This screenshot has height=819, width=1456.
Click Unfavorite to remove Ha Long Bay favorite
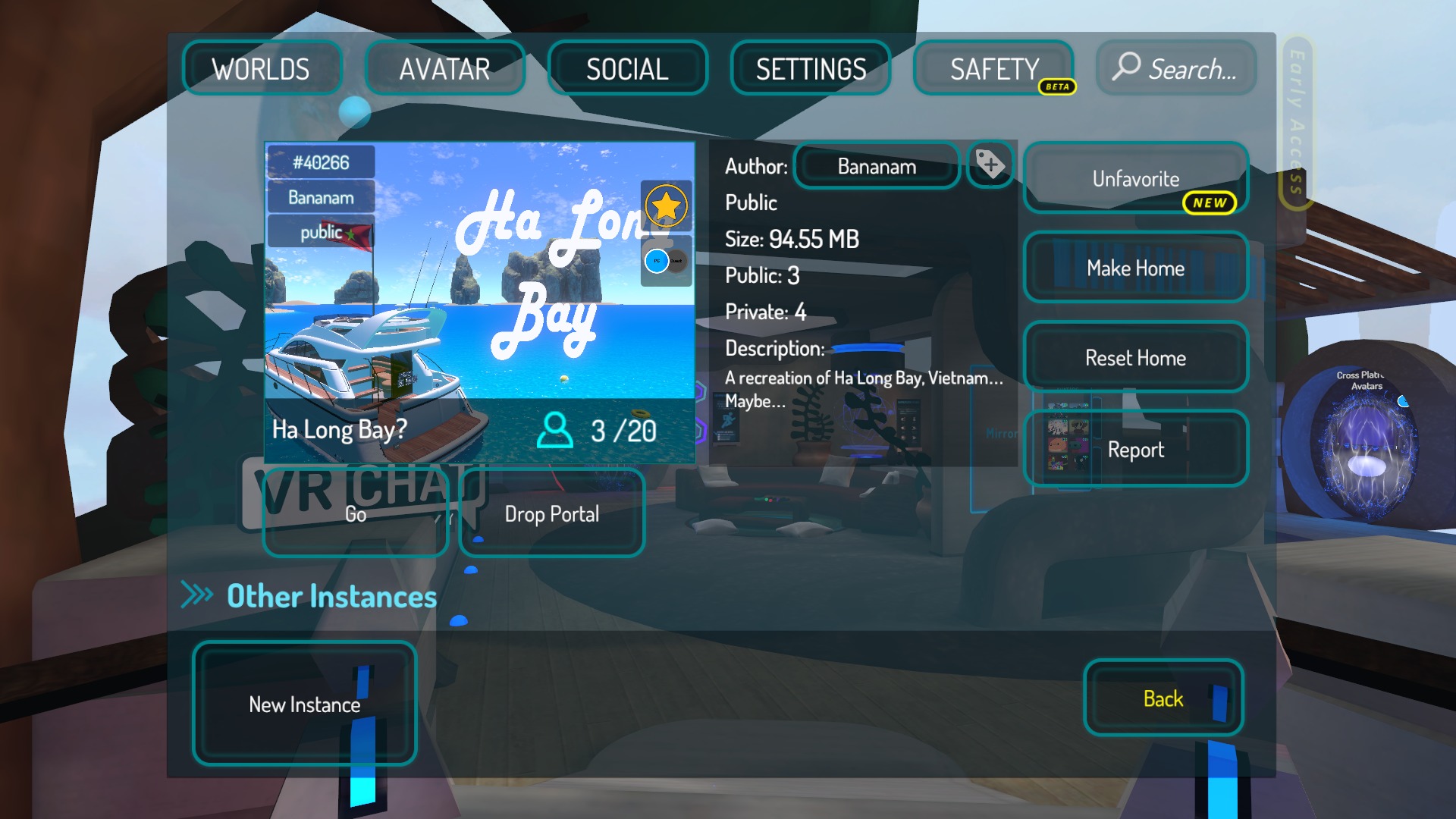tap(1134, 179)
